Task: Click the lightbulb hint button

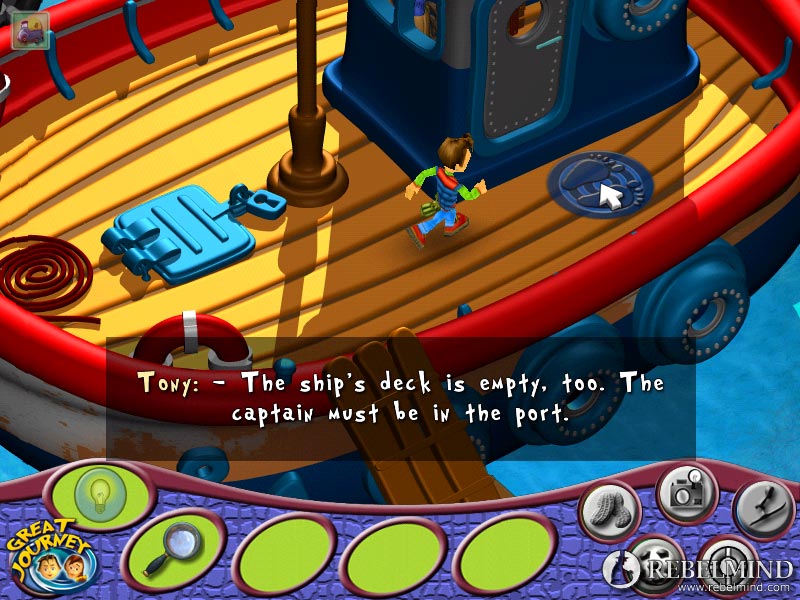Action: (96, 495)
